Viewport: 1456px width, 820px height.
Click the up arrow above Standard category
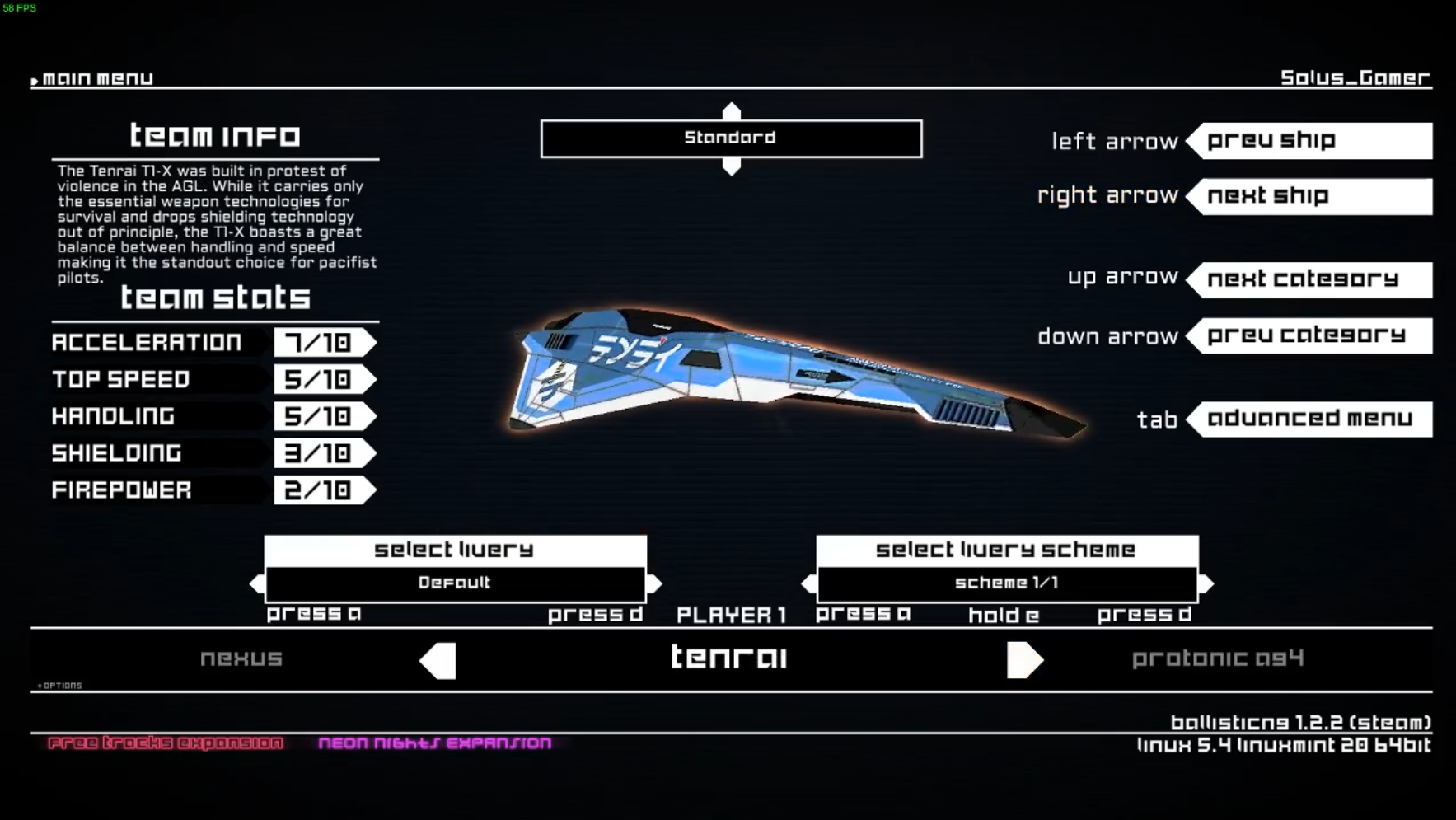[x=731, y=110]
